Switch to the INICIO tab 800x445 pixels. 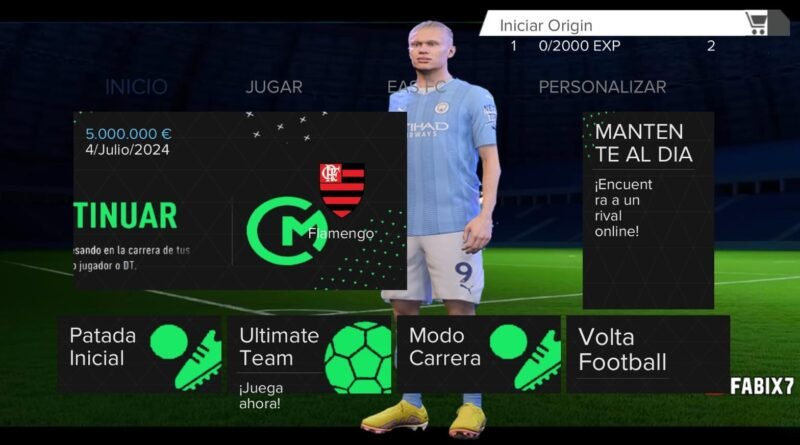pos(136,87)
